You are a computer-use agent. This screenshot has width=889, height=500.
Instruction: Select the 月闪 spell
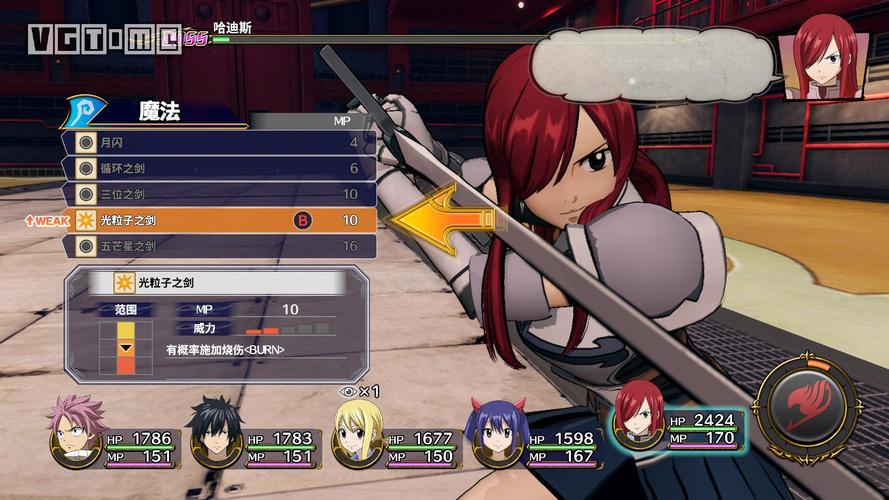point(218,143)
